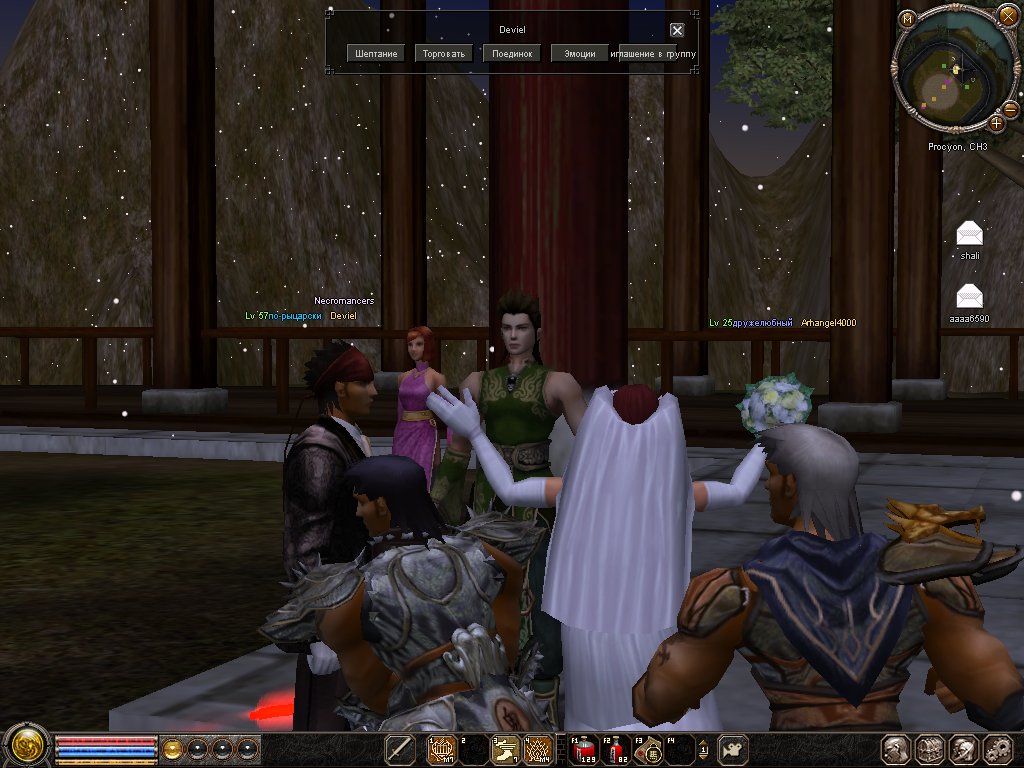The width and height of the screenshot is (1024, 768).
Task: Open the message envelope from aaaa6590
Action: pyautogui.click(x=969, y=296)
